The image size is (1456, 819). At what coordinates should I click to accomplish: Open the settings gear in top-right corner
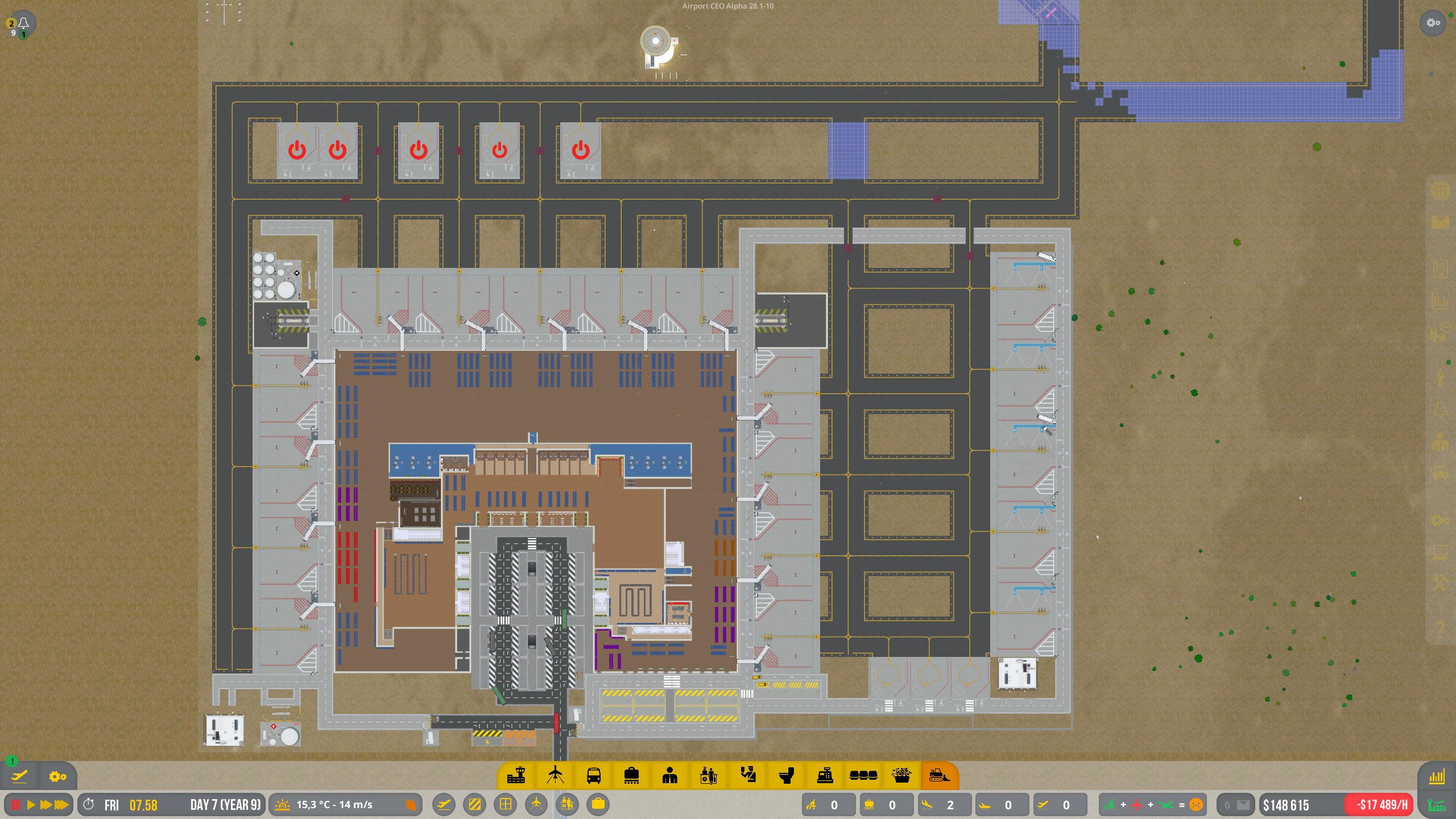click(1433, 23)
